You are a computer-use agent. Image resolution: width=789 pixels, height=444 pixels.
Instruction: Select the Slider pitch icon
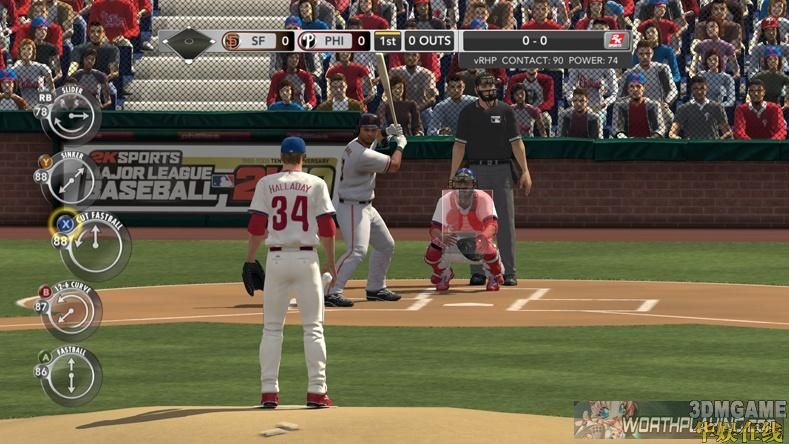pos(72,116)
